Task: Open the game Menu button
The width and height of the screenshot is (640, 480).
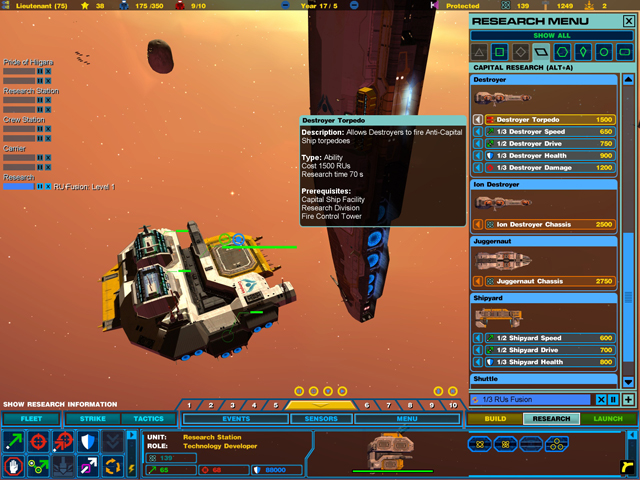Action: pyautogui.click(x=407, y=419)
